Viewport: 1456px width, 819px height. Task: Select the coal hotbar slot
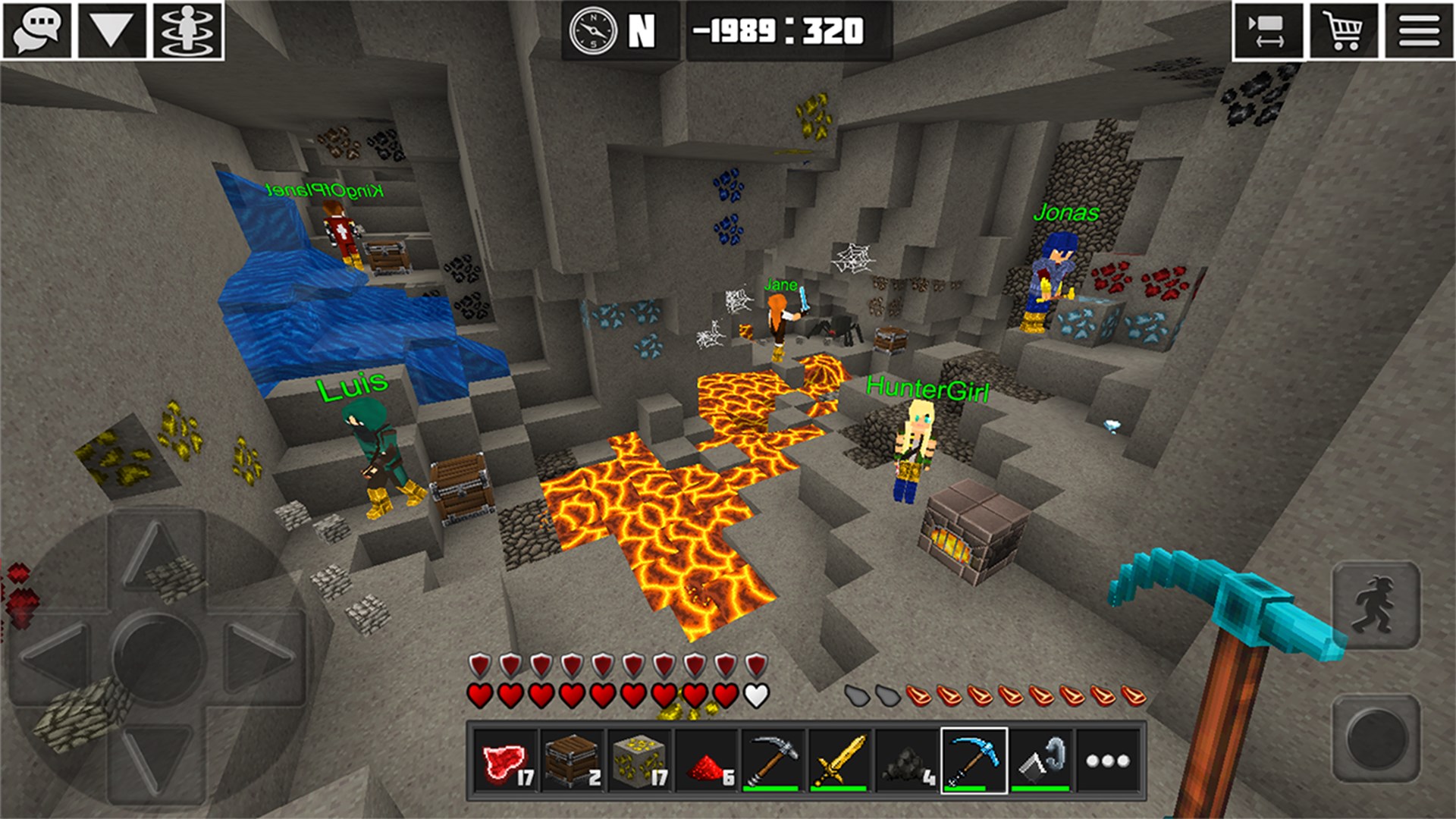(x=906, y=761)
